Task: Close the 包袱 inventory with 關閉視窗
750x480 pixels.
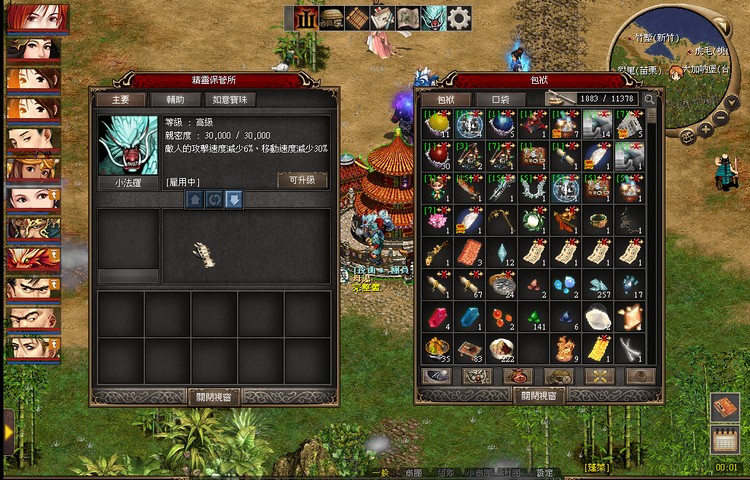Action: 540,395
